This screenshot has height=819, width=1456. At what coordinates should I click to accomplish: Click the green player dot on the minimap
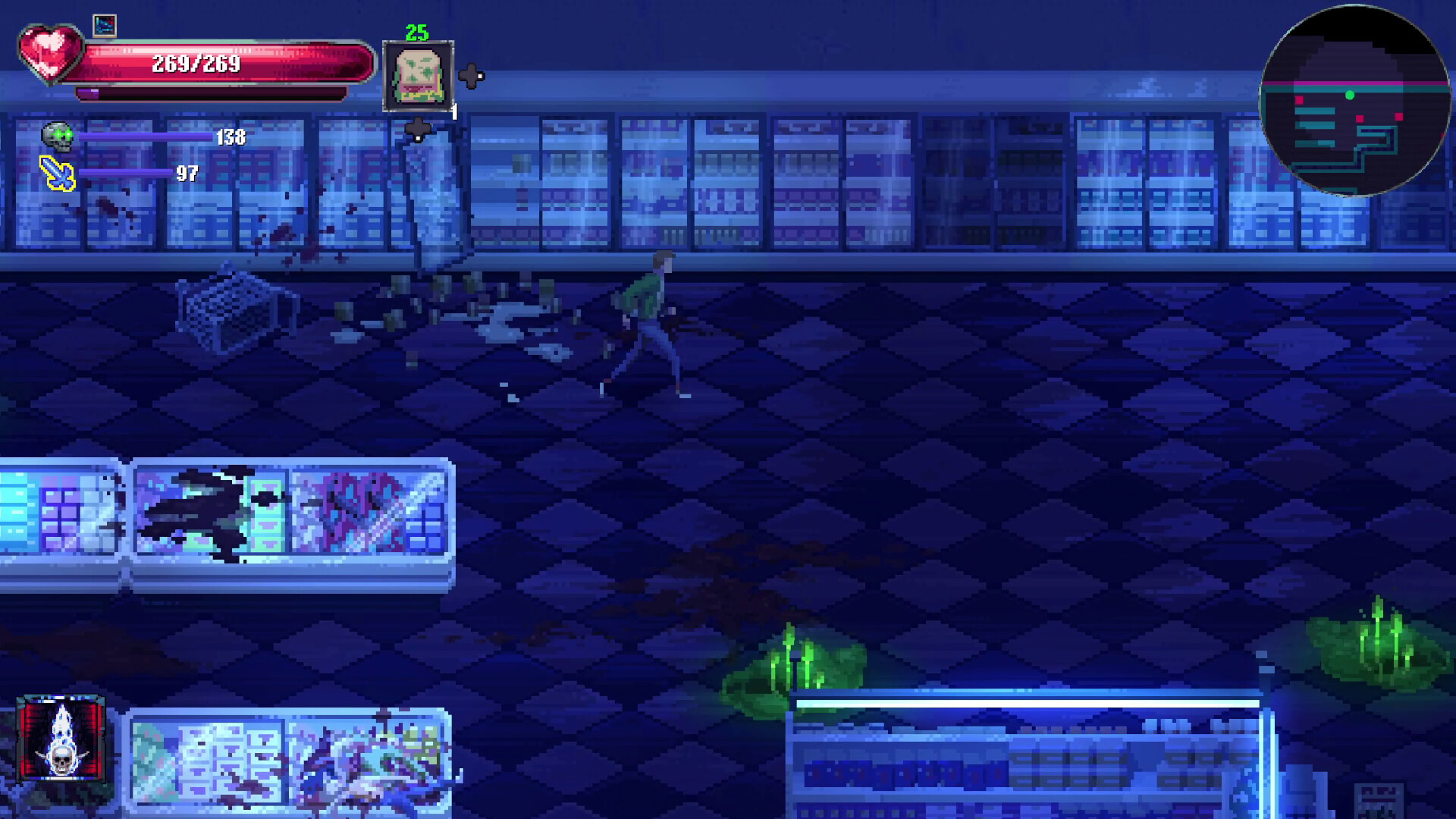(x=1349, y=96)
